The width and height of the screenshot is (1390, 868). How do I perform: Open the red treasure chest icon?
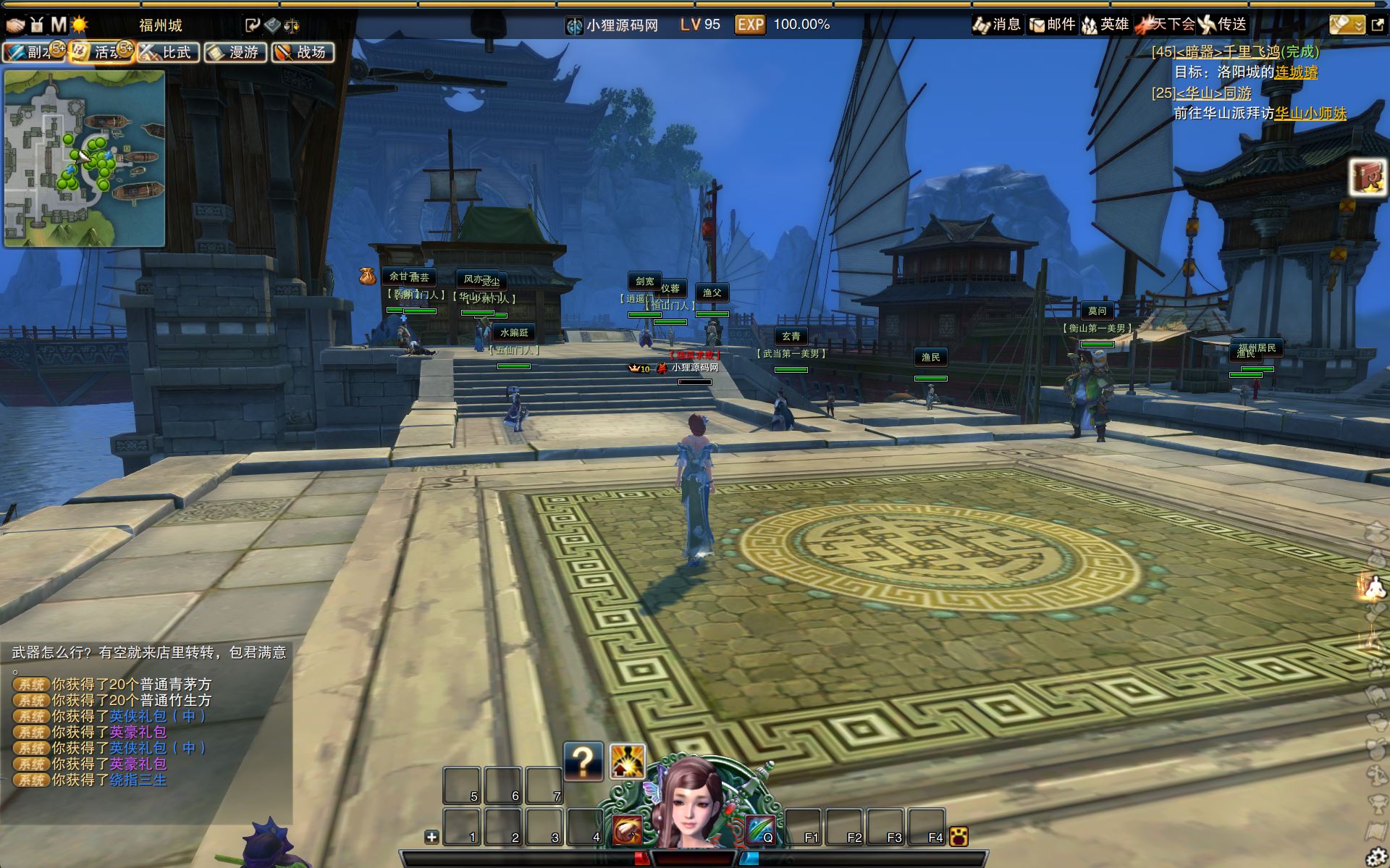1367,177
